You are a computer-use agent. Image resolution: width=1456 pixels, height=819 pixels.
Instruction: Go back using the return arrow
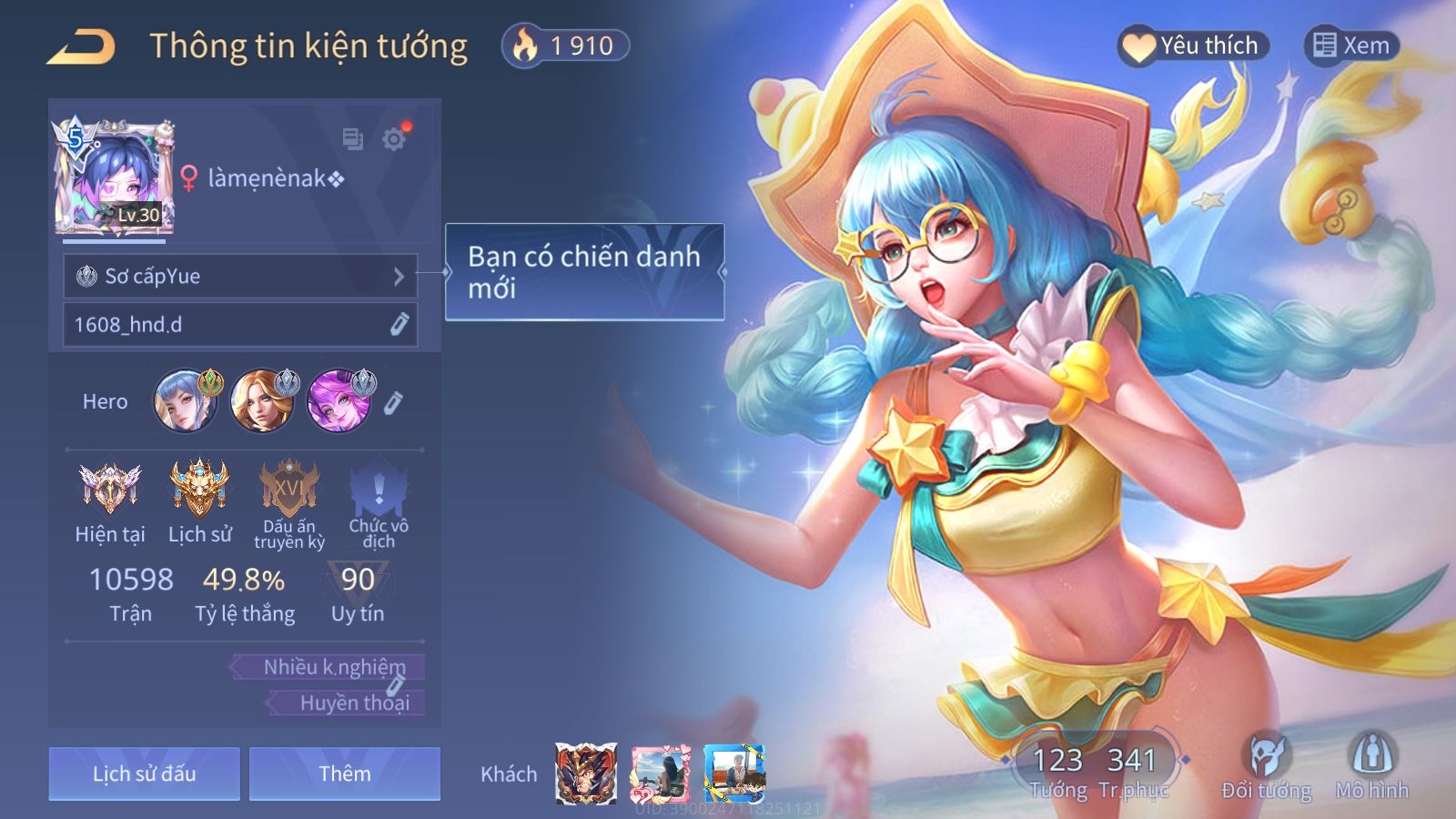click(82, 47)
